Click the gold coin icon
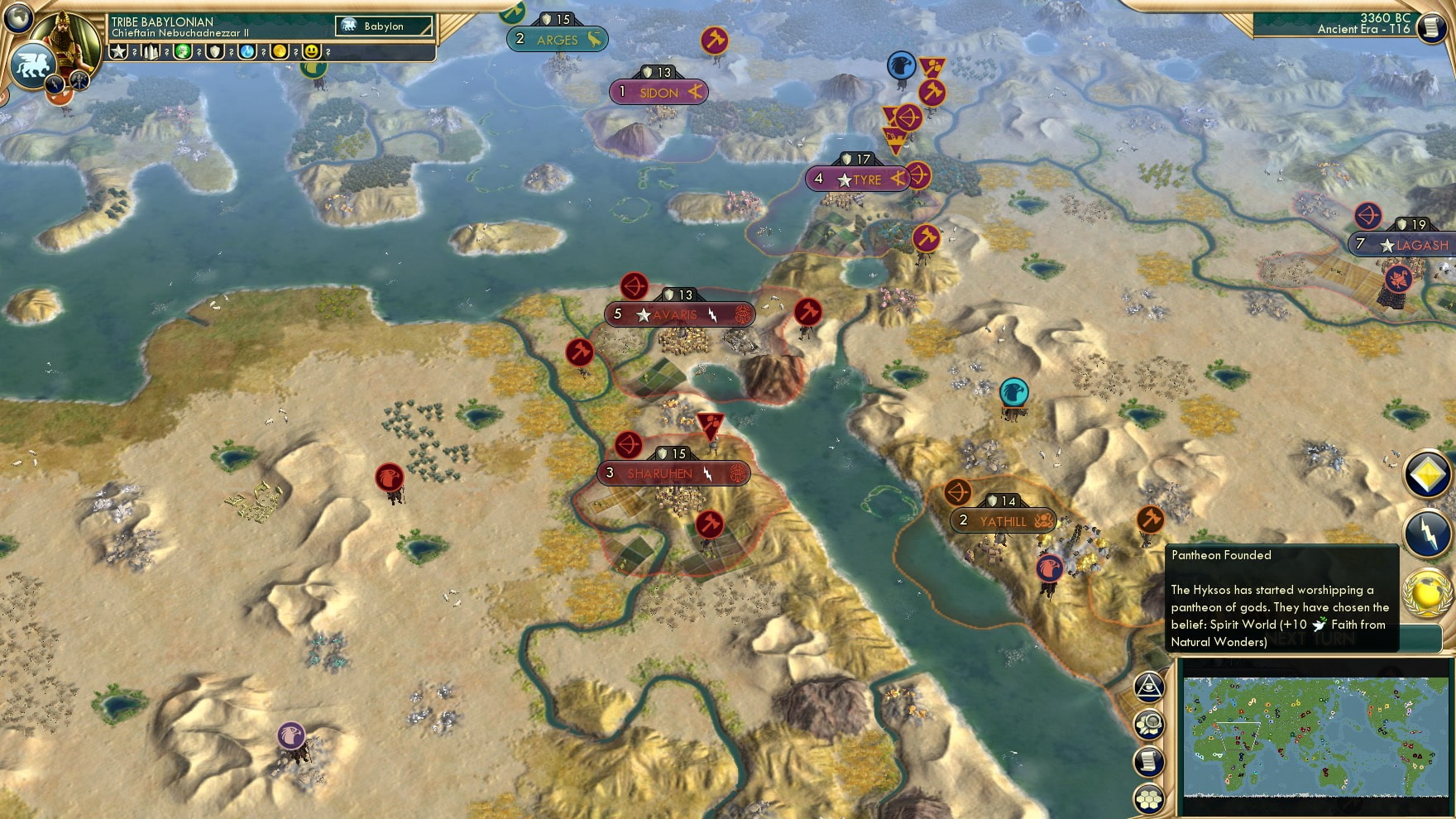This screenshot has height=819, width=1456. [x=280, y=52]
